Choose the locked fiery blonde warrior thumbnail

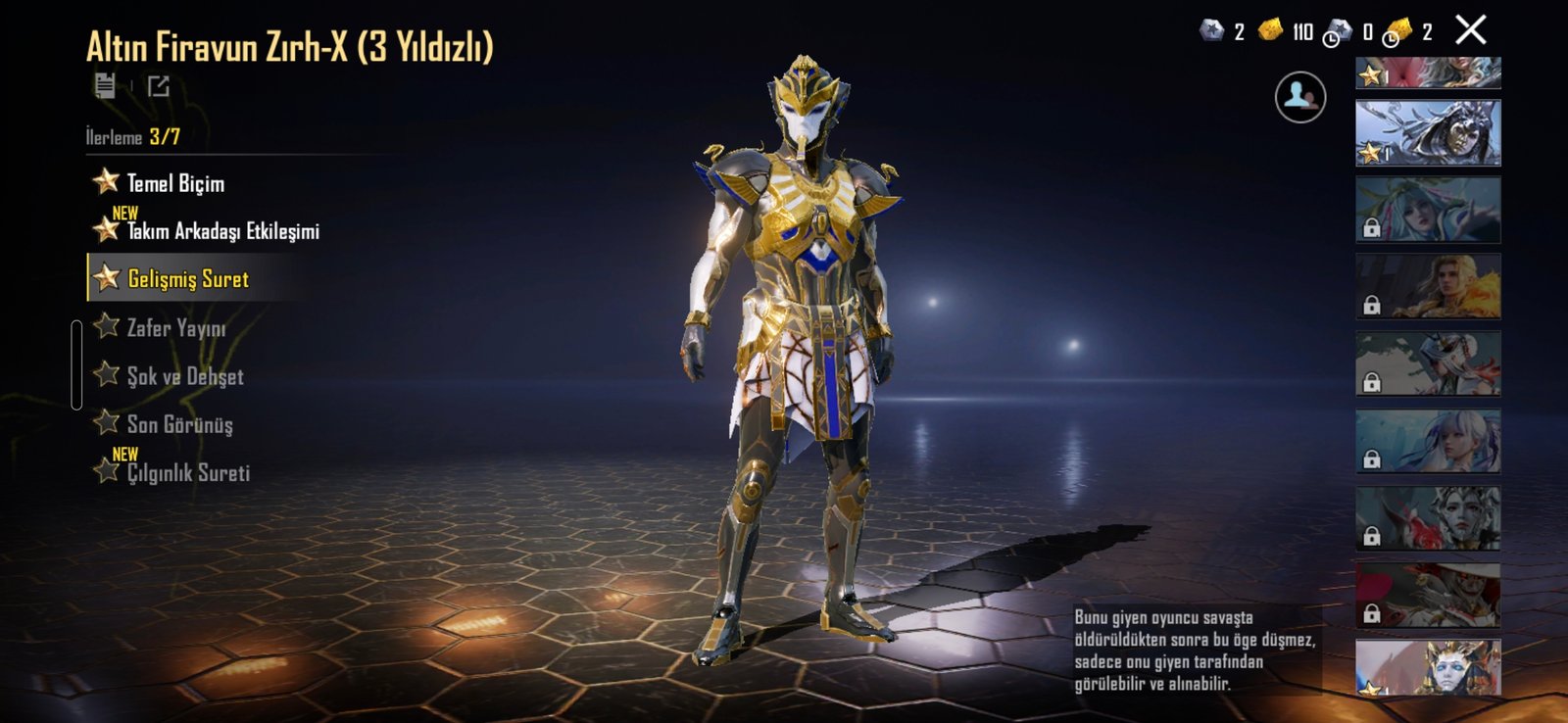(x=1427, y=286)
